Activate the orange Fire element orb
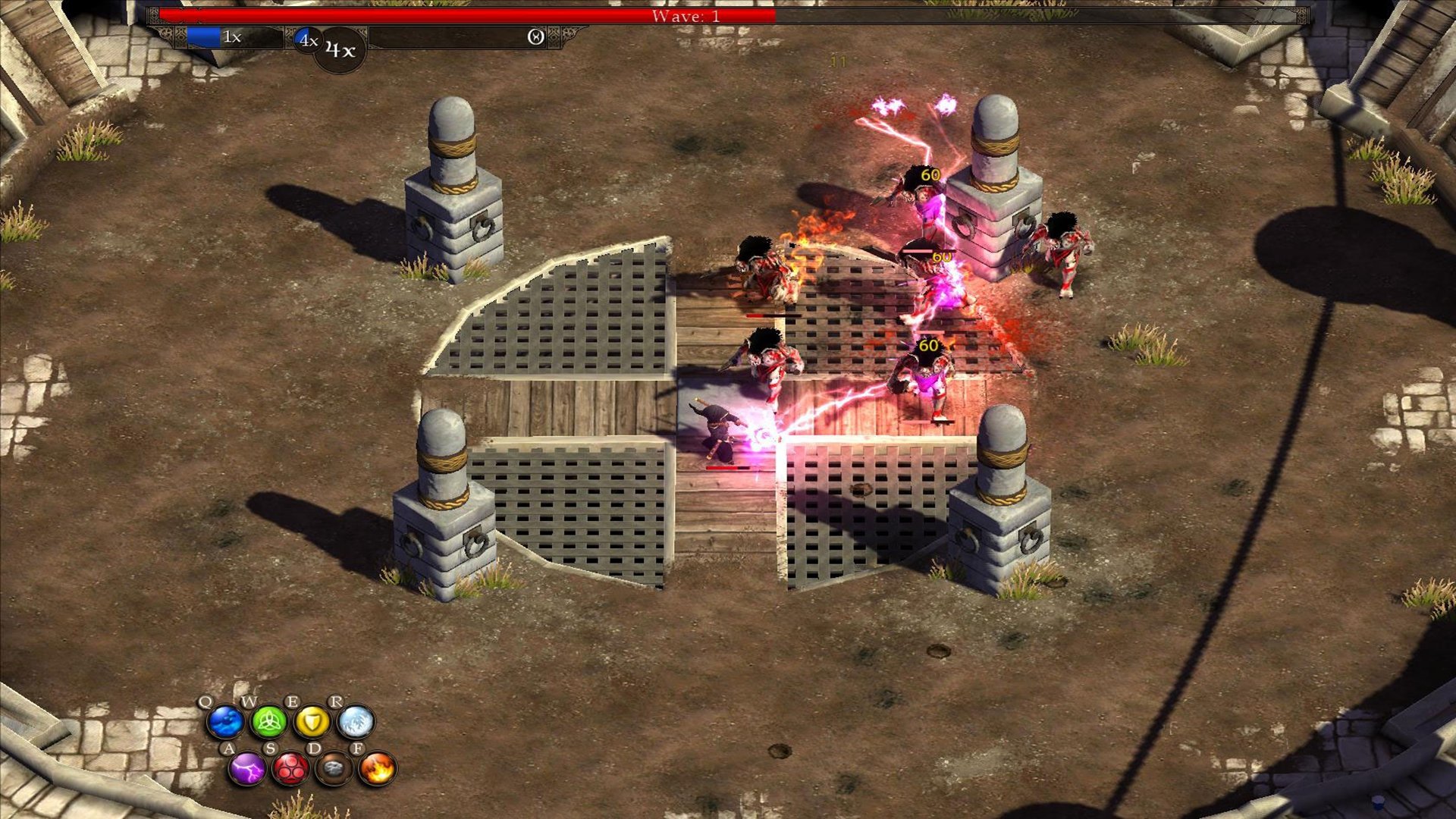The height and width of the screenshot is (819, 1456). [x=377, y=769]
